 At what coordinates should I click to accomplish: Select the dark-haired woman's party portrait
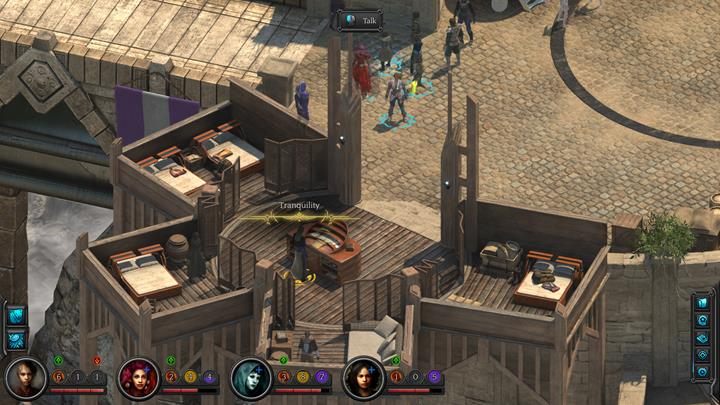362,379
